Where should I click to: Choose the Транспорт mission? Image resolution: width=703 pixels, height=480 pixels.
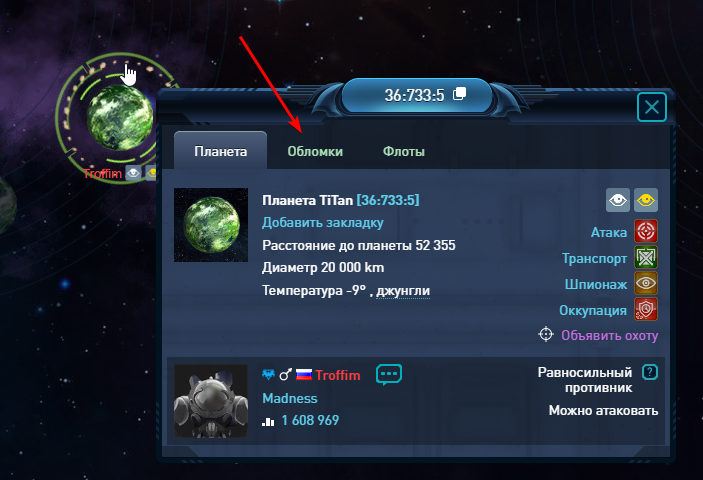tap(646, 259)
